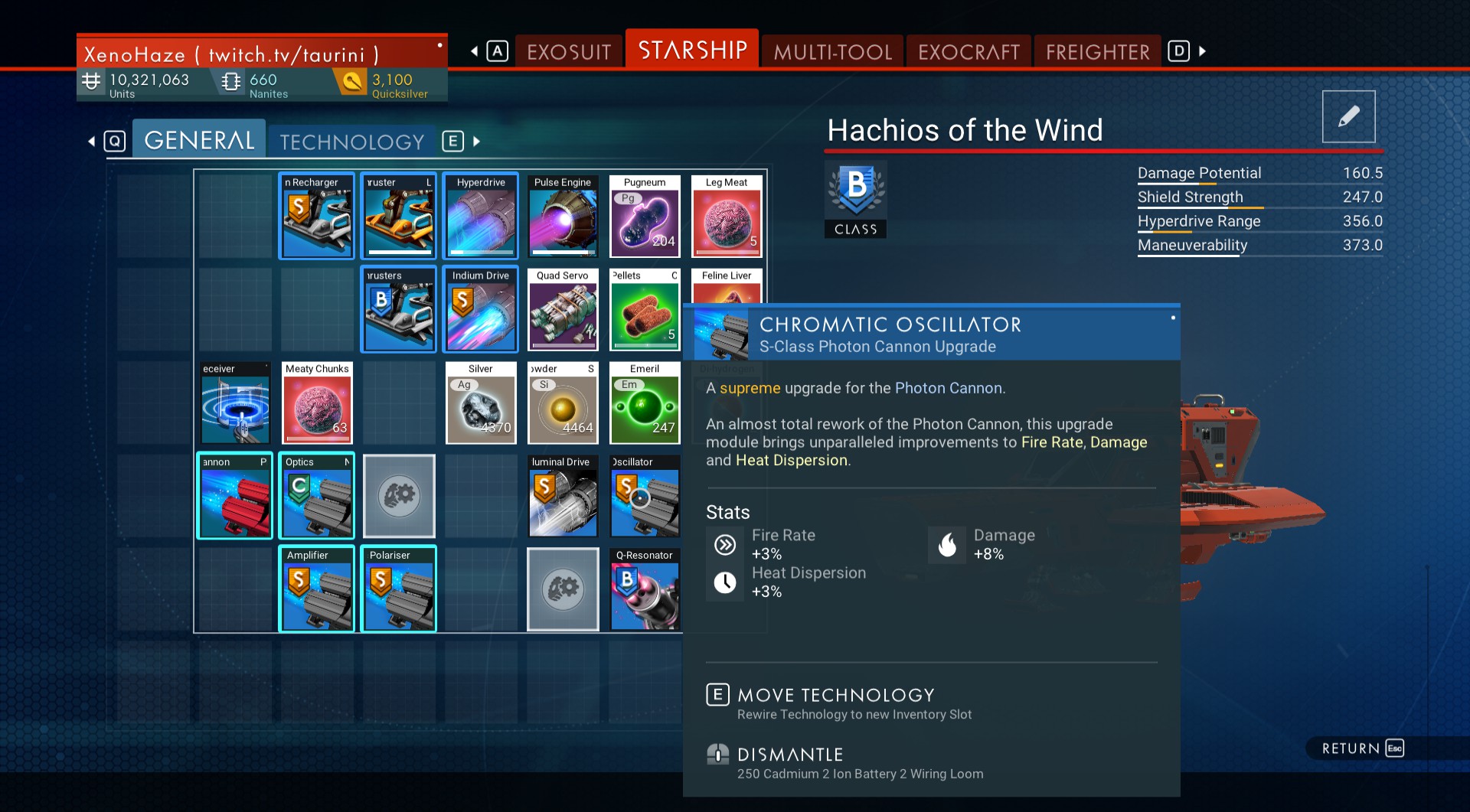Dismantle the Chromatic Oscillator
Image resolution: width=1470 pixels, height=812 pixels.
(789, 754)
